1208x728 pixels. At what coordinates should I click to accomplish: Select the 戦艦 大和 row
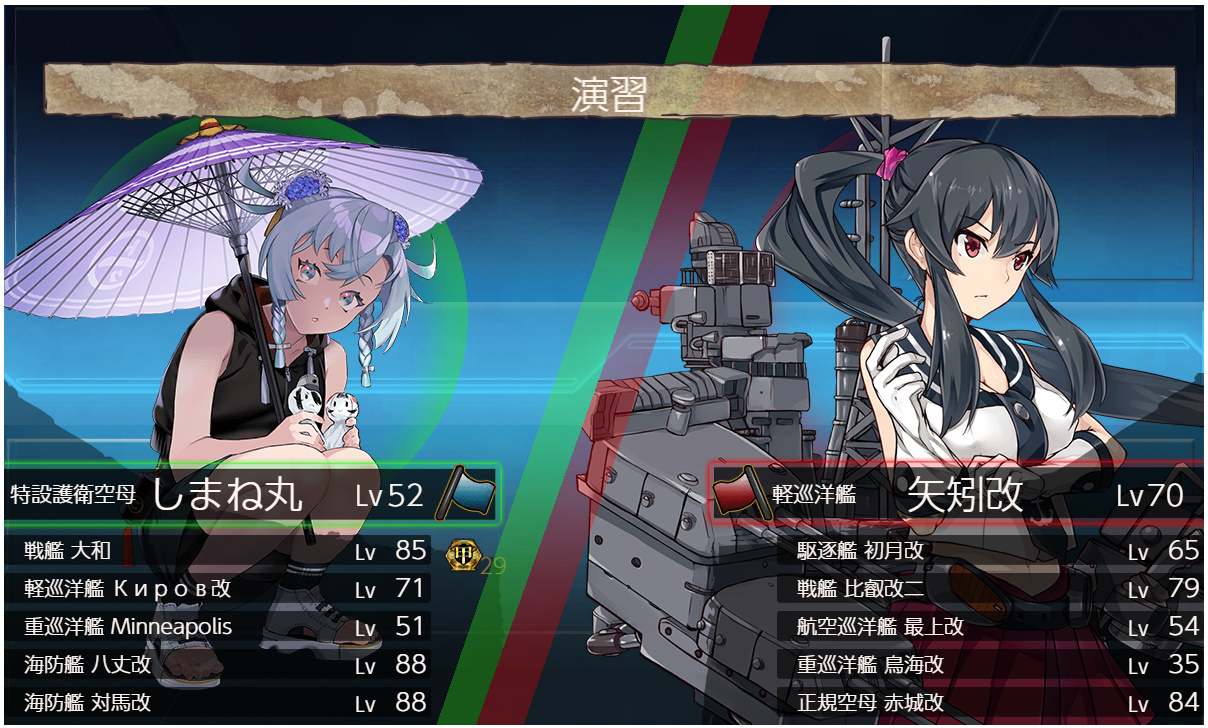pyautogui.click(x=220, y=550)
